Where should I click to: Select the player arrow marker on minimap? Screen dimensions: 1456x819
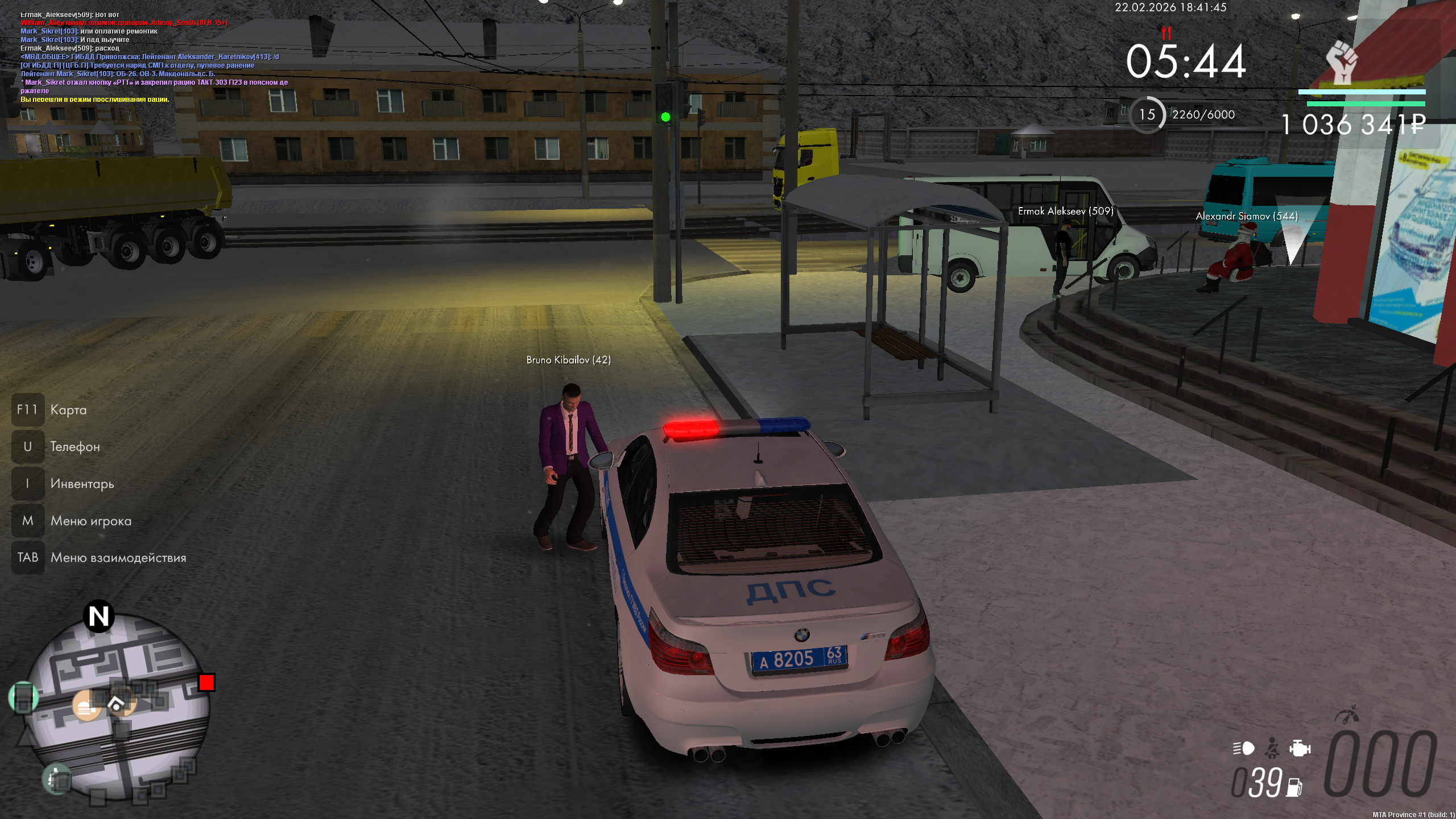click(117, 705)
